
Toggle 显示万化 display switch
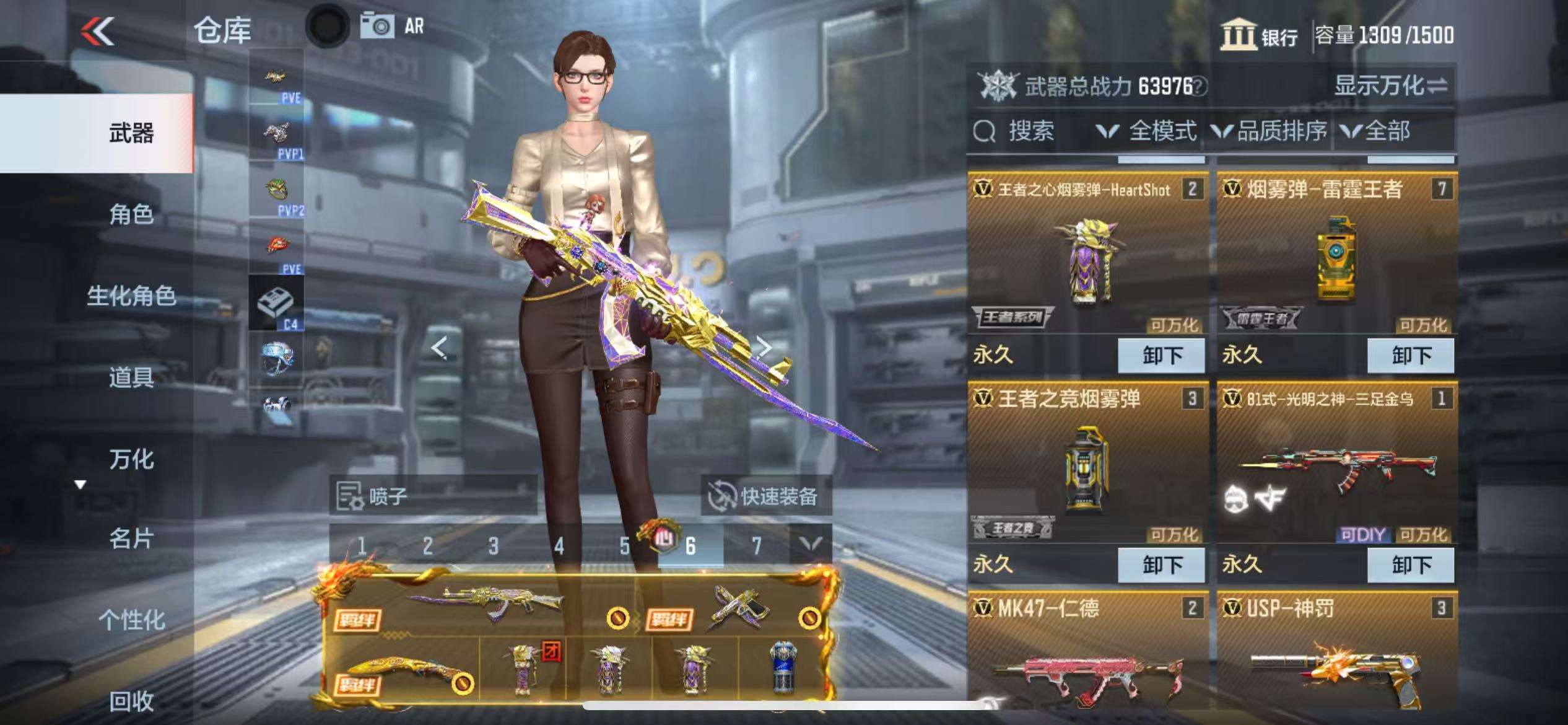1390,86
